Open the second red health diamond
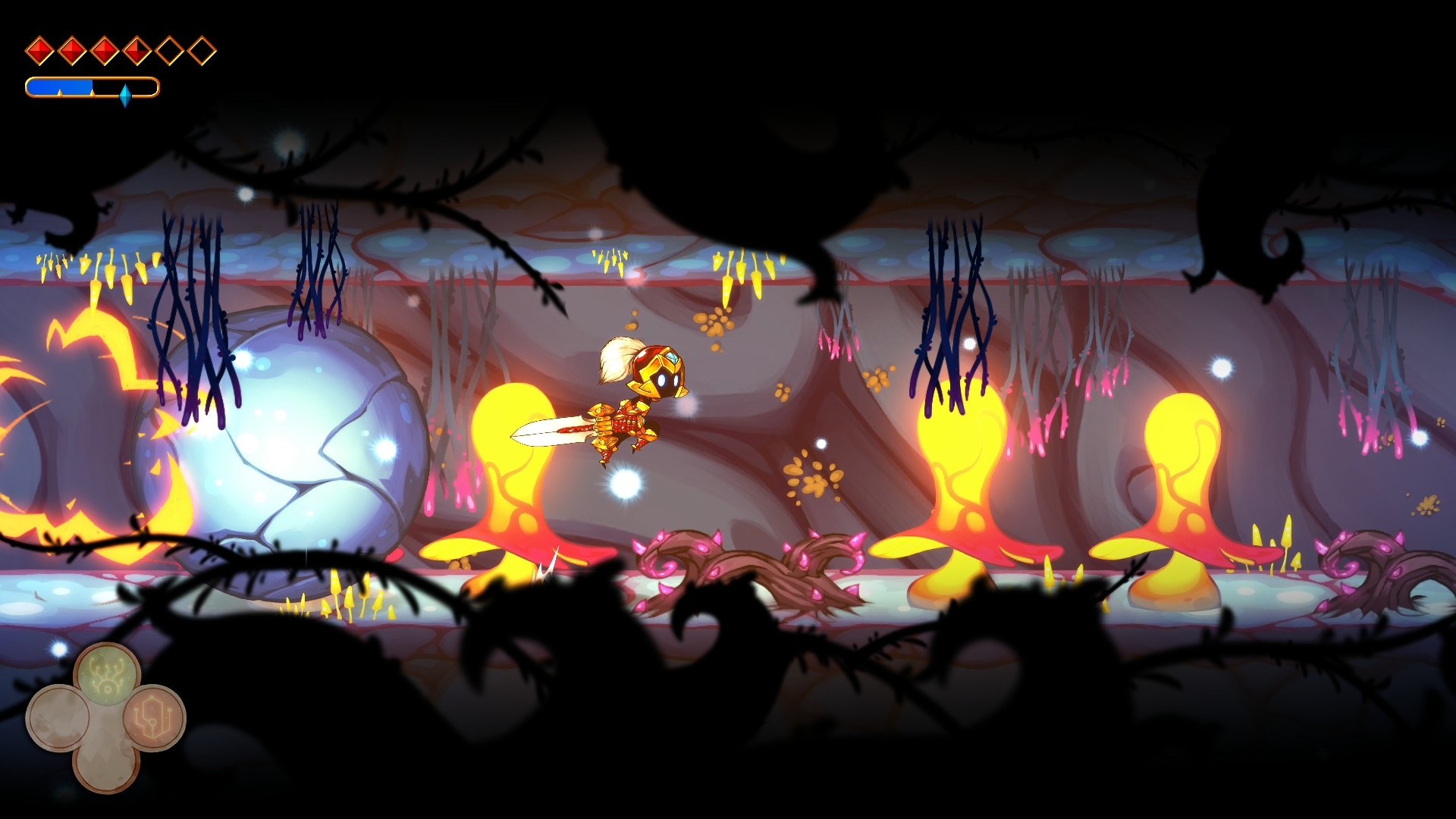The width and height of the screenshot is (1456, 819). click(x=71, y=50)
